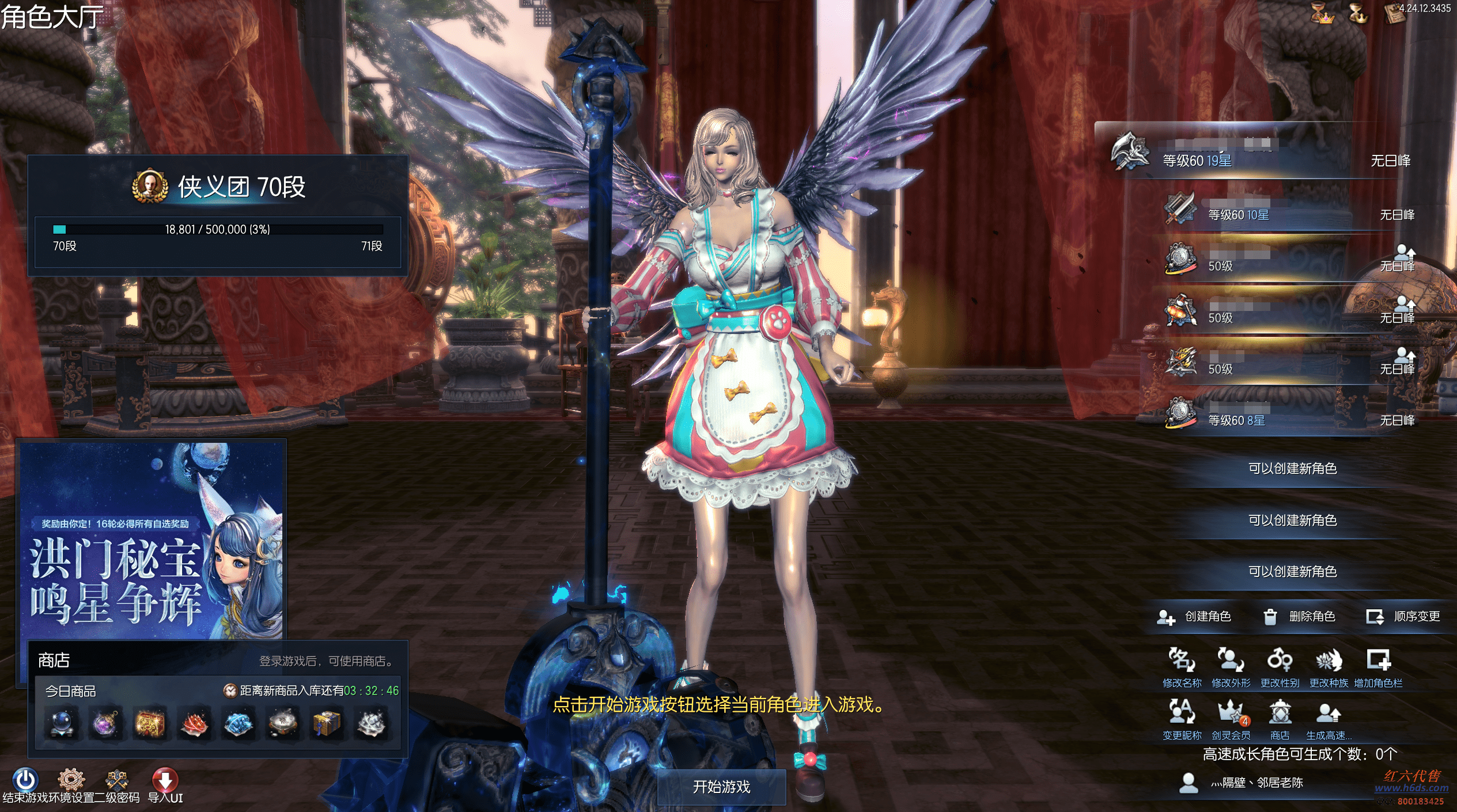Open the 变更昵称 nickname change icon
Screen dimensions: 1457x812
click(x=1182, y=713)
